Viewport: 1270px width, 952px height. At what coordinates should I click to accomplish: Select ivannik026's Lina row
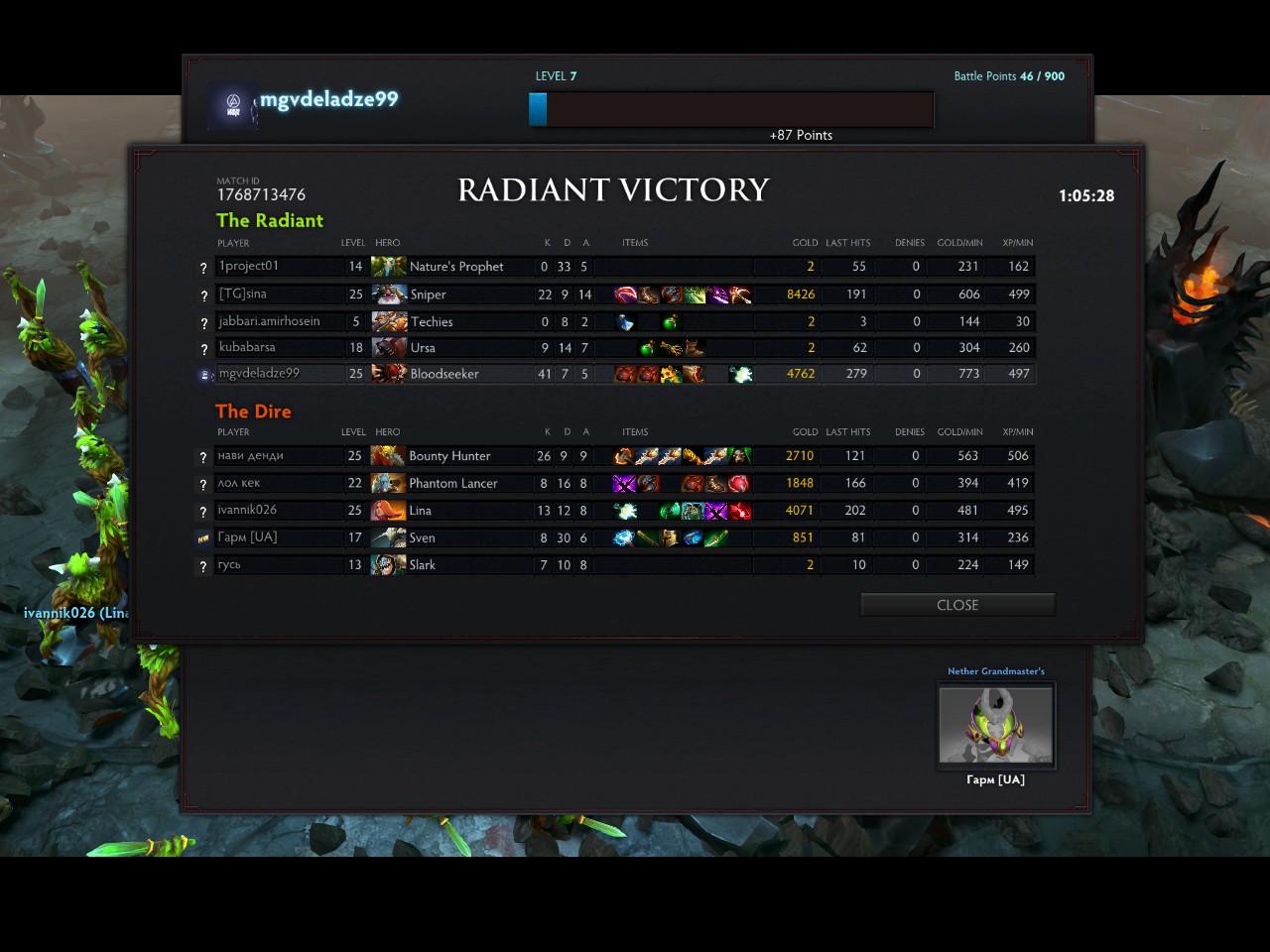tap(615, 511)
